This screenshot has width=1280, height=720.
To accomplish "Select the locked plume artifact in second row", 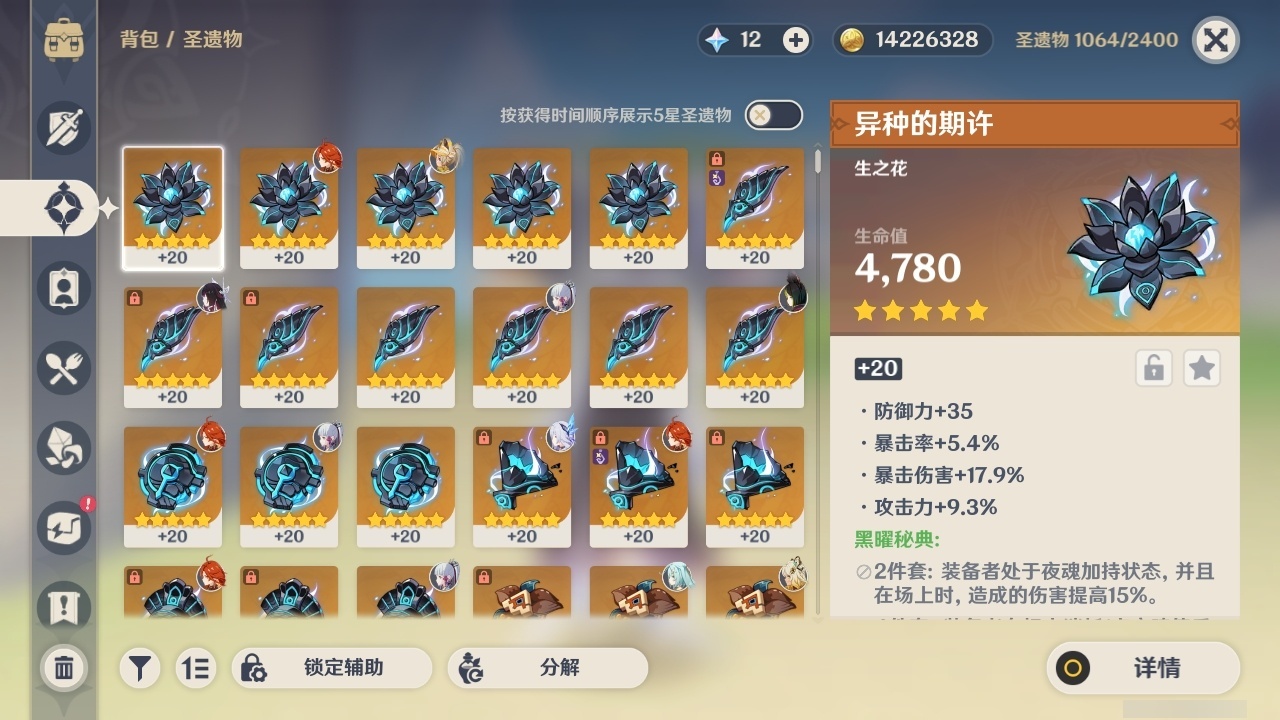I will pyautogui.click(x=172, y=347).
